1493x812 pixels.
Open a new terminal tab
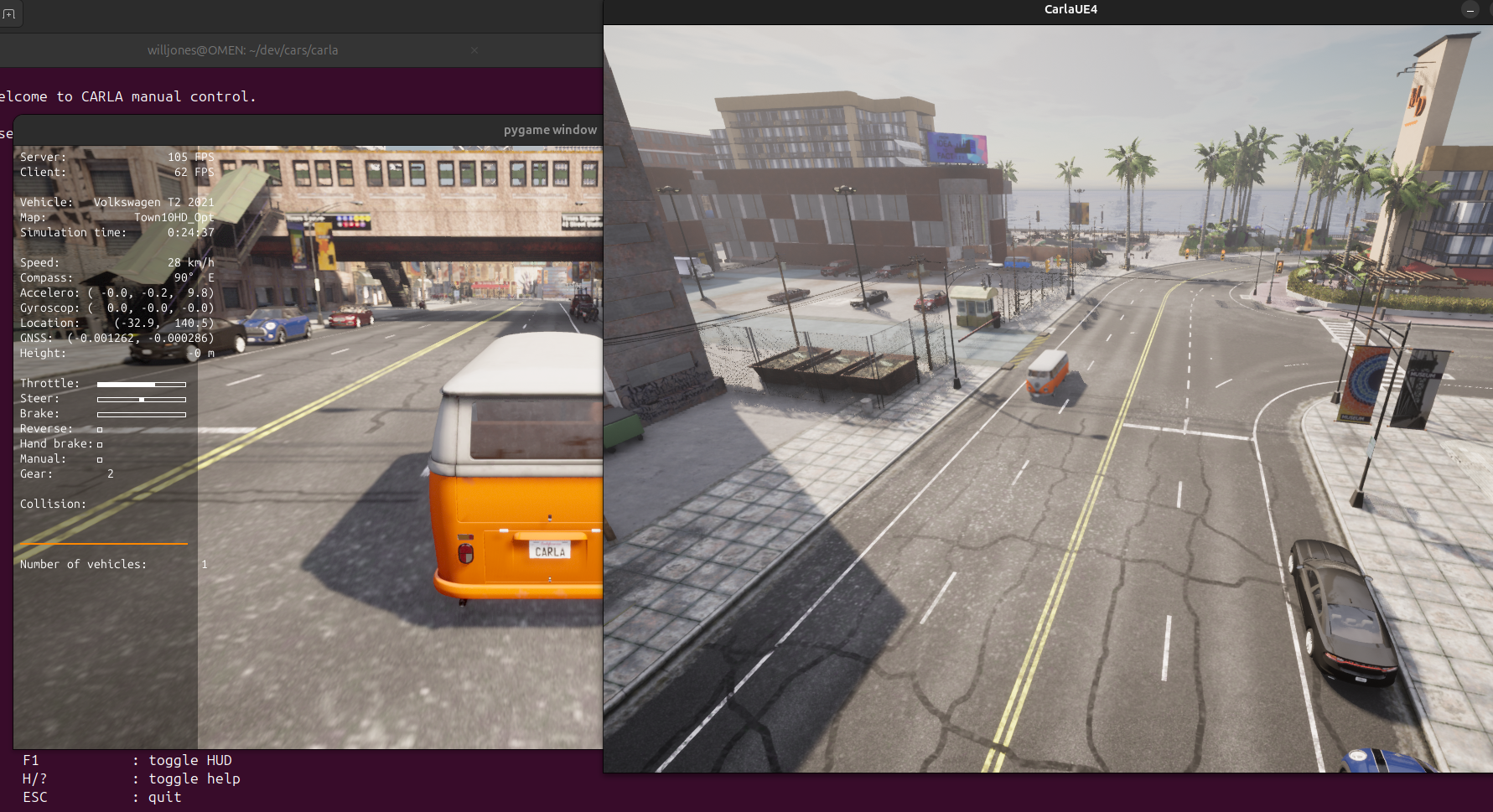point(9,13)
